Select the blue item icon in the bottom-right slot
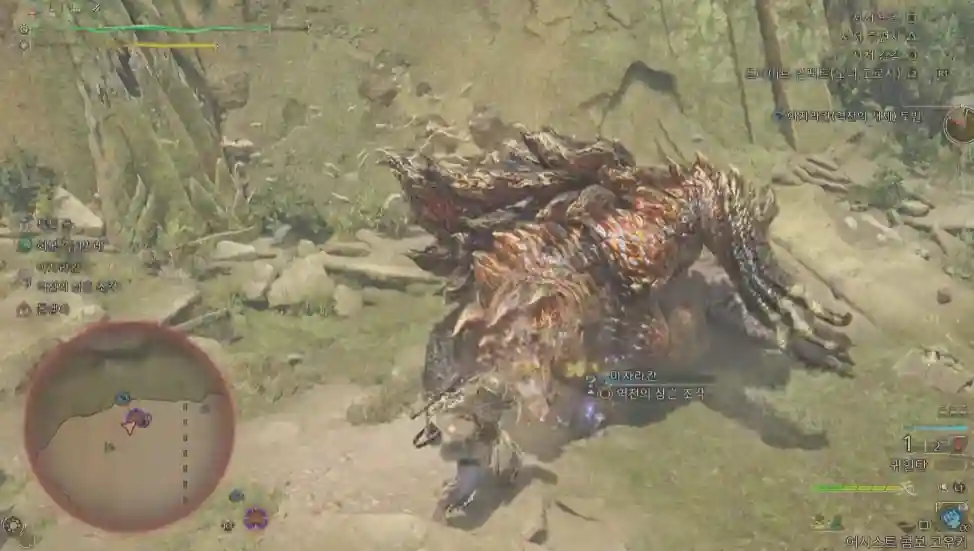Viewport: 974px width, 551px height. [x=949, y=515]
